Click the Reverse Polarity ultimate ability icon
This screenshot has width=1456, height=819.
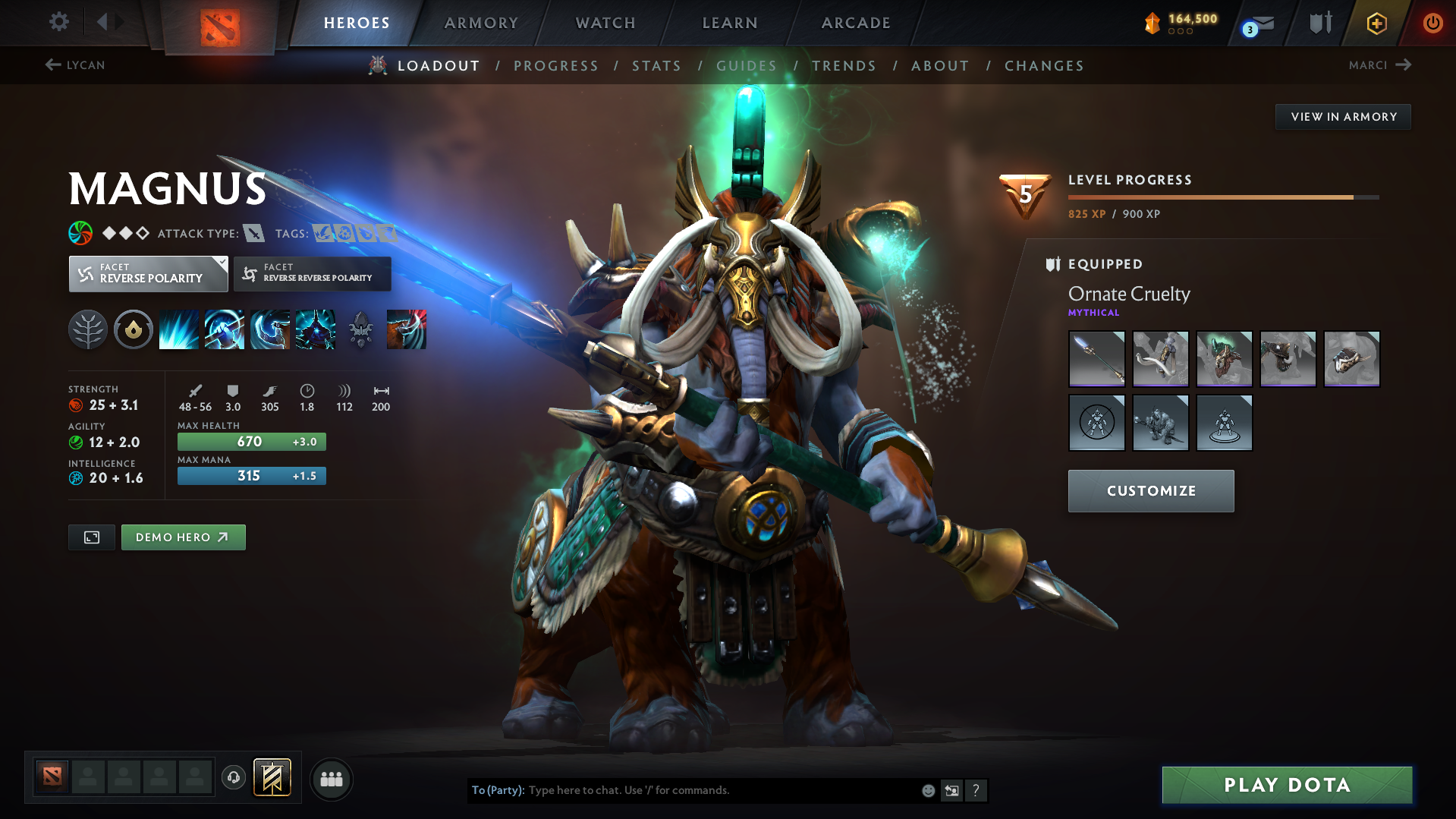click(315, 329)
